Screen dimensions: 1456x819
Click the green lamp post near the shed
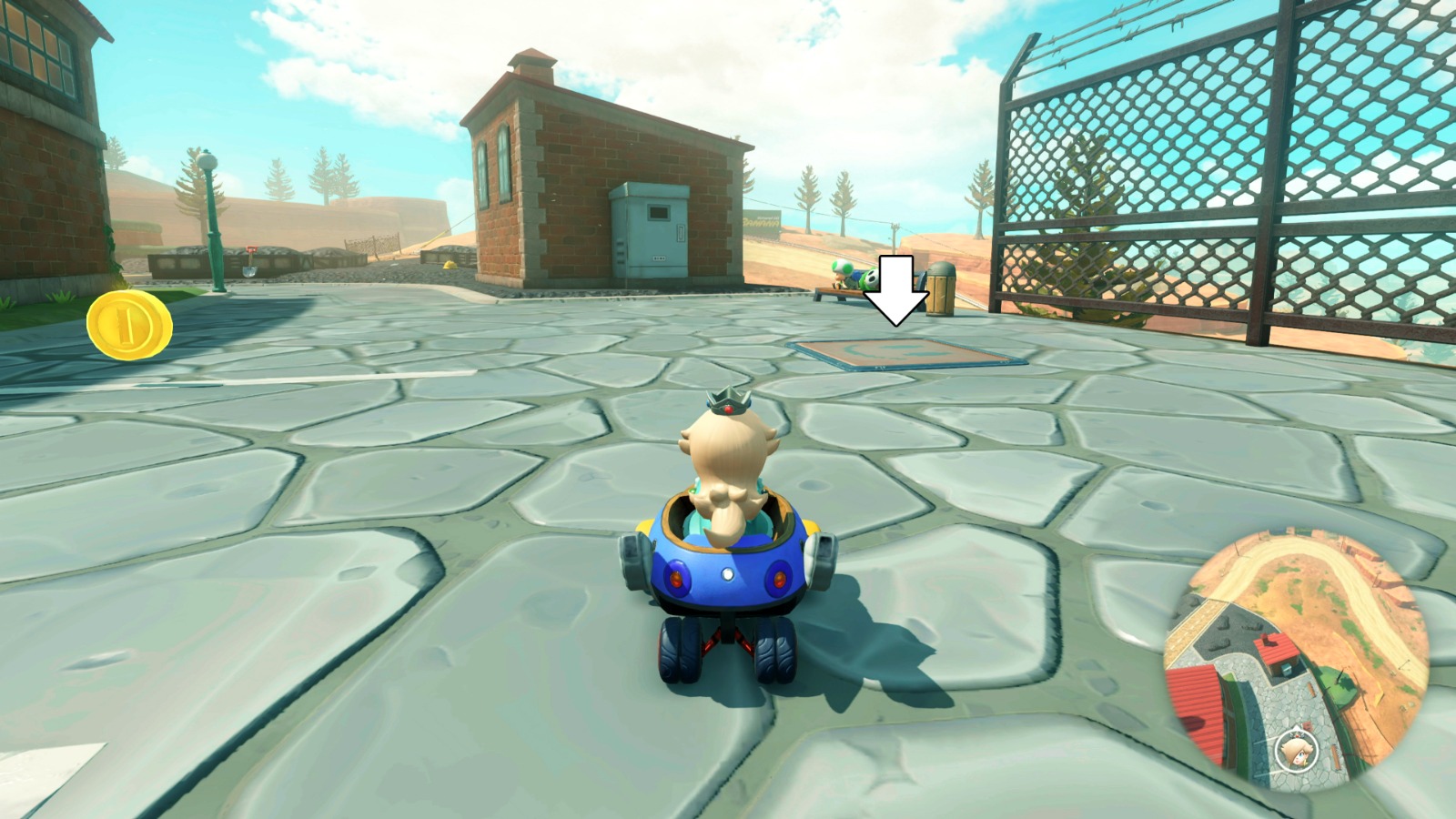tap(211, 218)
